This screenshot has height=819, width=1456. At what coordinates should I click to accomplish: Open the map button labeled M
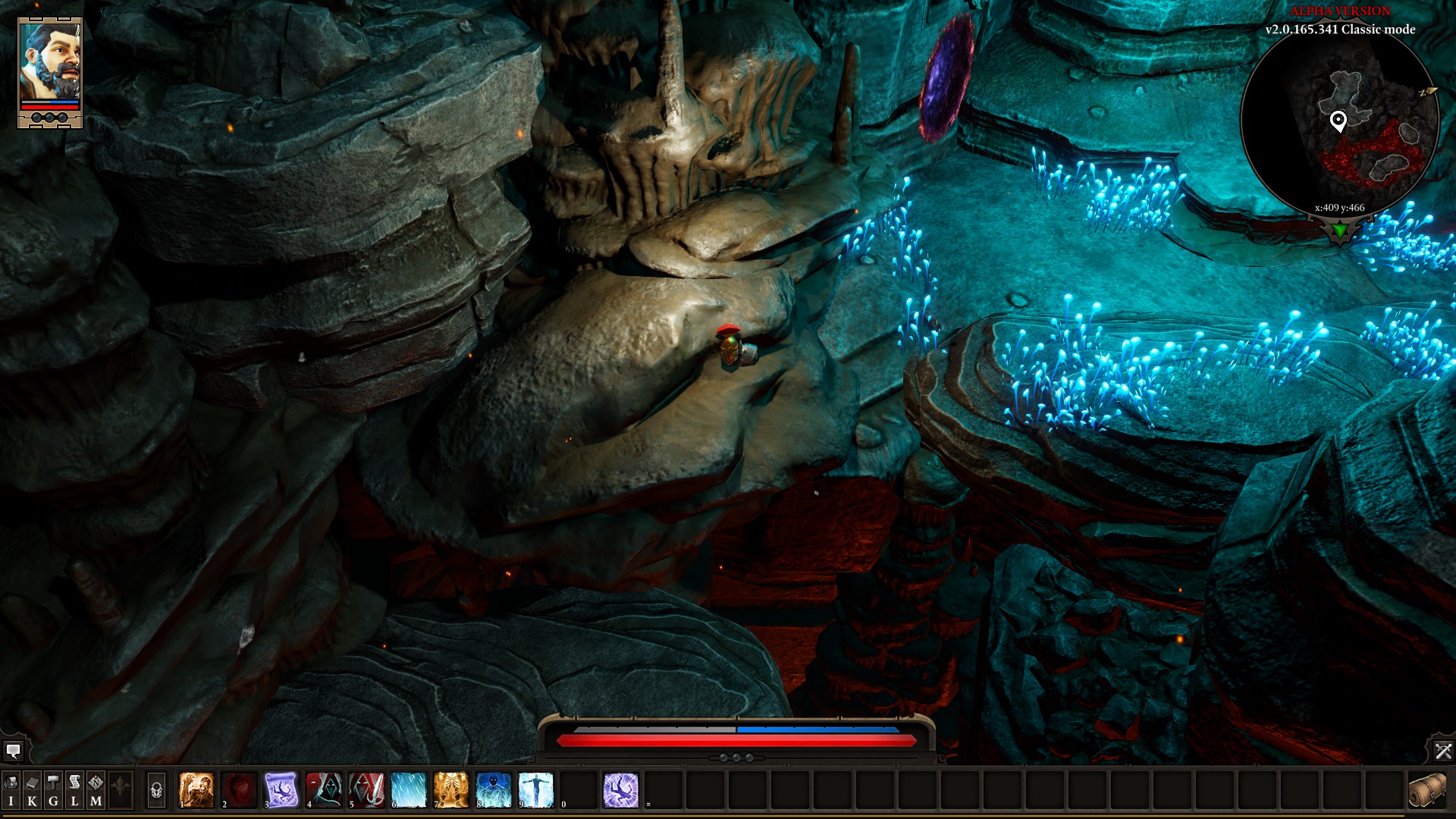(96, 789)
